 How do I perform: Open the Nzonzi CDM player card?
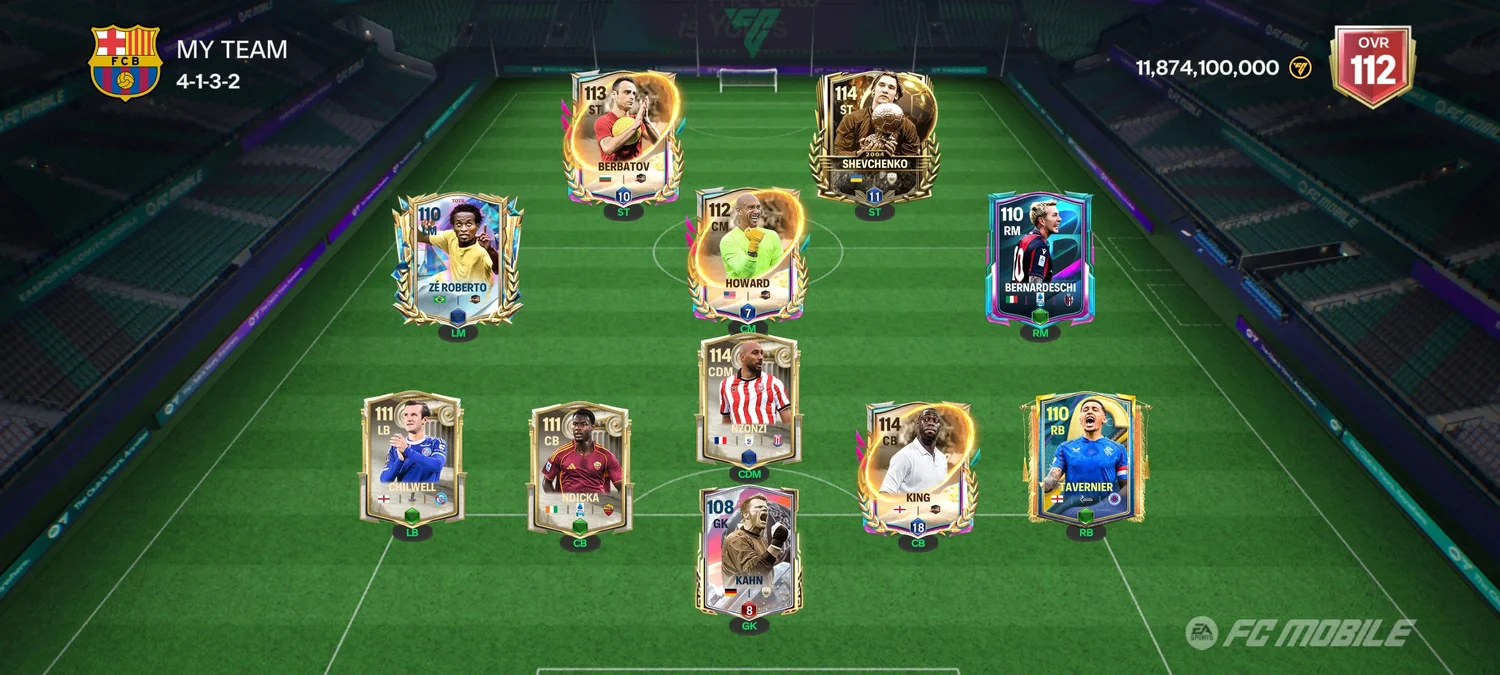749,400
